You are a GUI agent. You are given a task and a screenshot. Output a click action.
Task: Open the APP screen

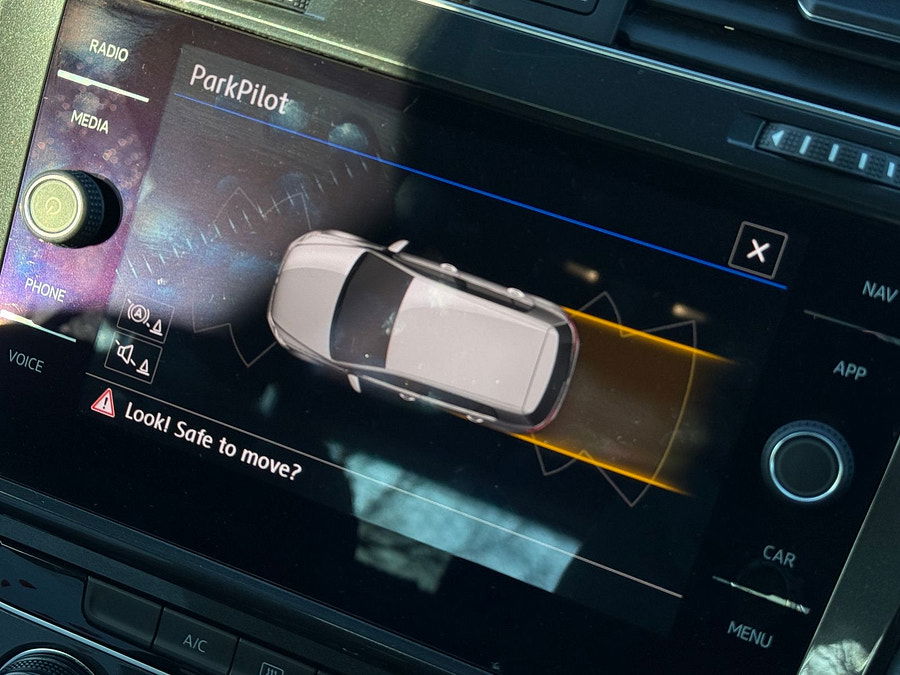tap(849, 370)
